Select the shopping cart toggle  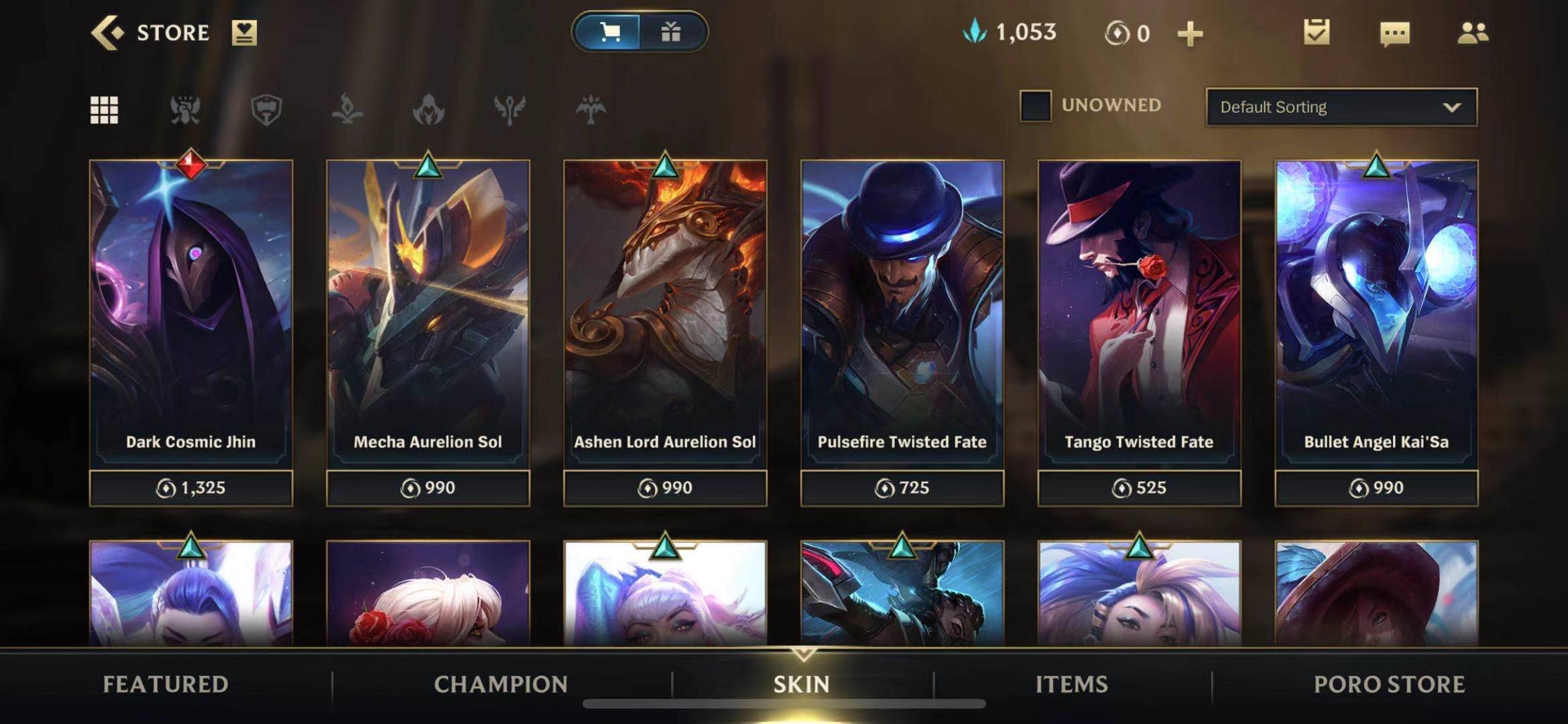coord(609,32)
